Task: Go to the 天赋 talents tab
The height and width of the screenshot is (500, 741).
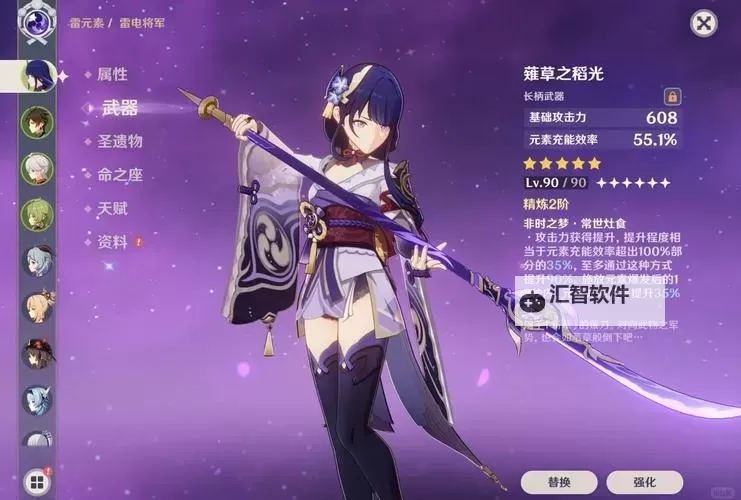Action: click(x=112, y=208)
